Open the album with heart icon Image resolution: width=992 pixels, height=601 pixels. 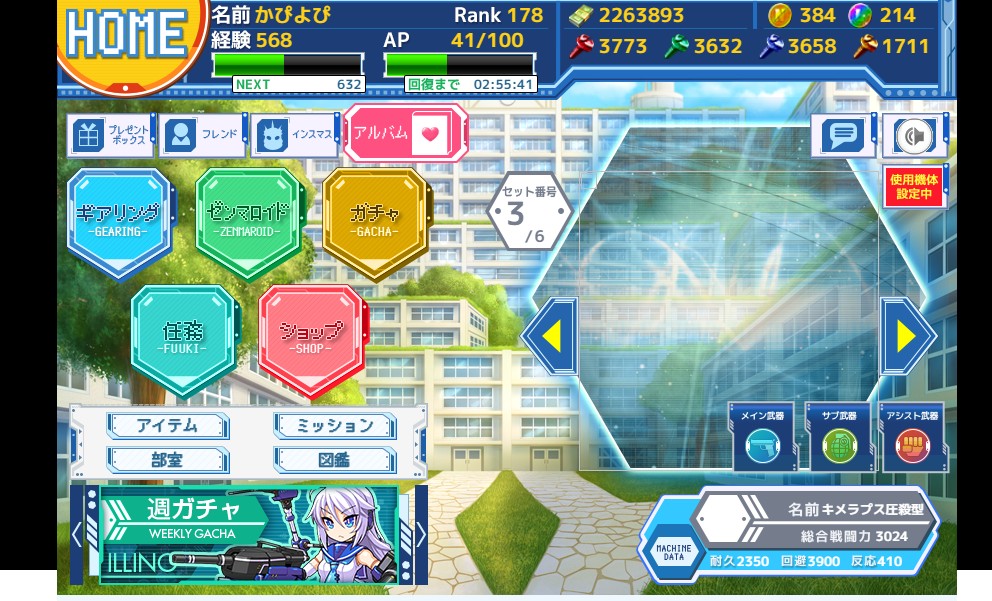click(x=405, y=134)
